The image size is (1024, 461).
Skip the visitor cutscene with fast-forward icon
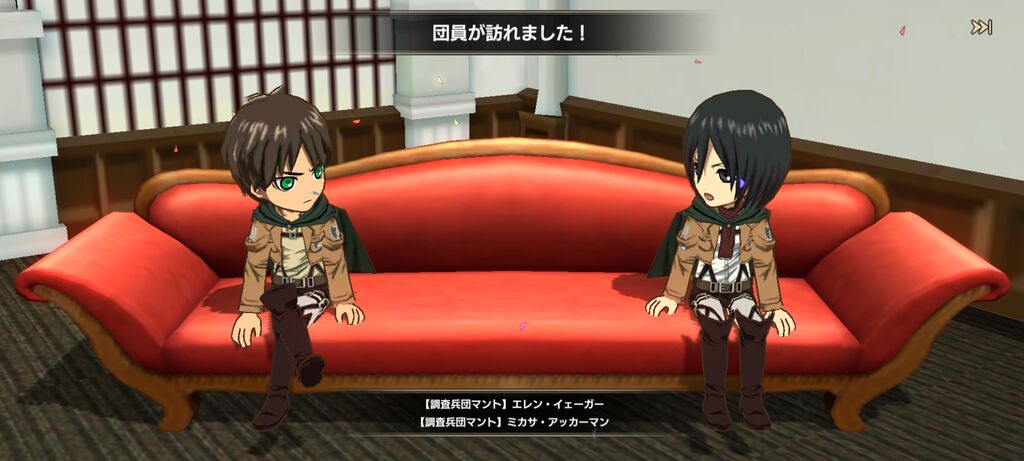[981, 28]
